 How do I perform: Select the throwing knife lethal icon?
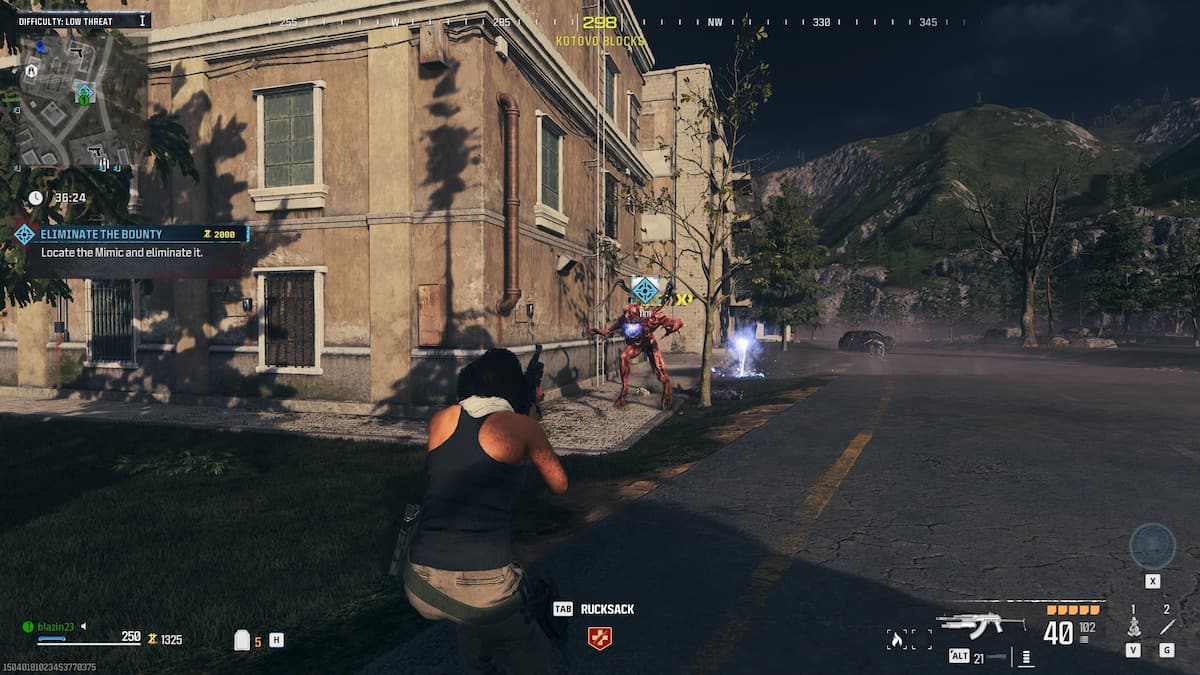click(x=1166, y=628)
